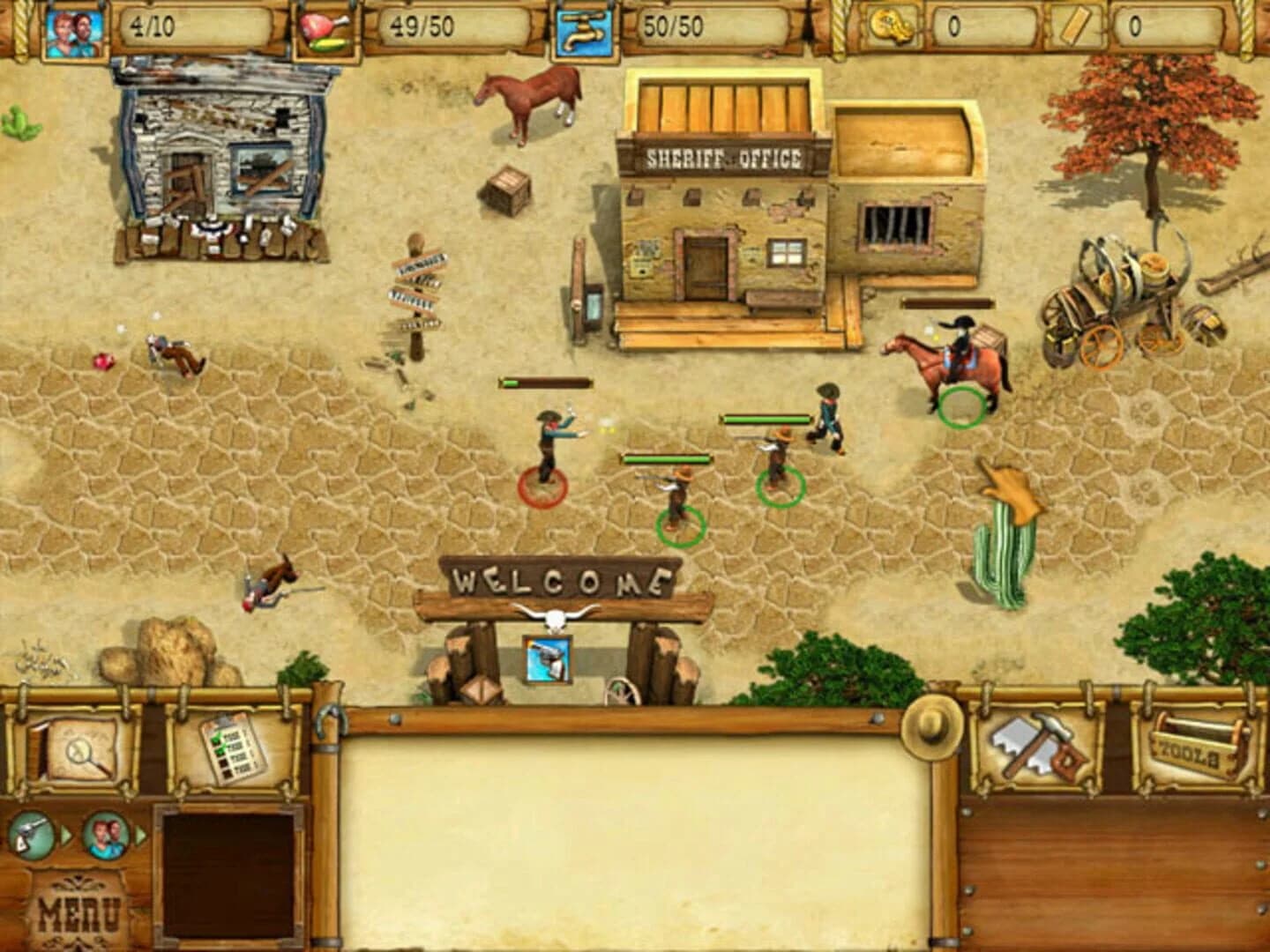Image resolution: width=1270 pixels, height=952 pixels.
Task: Click the gold nugget resource icon
Action: pos(893,26)
